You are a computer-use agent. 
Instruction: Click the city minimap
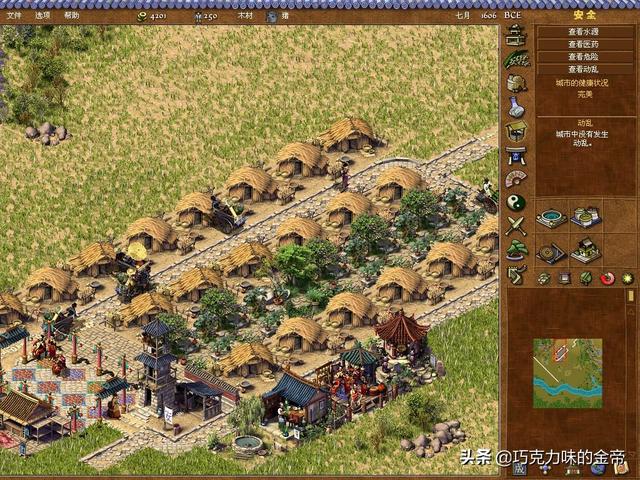click(567, 373)
